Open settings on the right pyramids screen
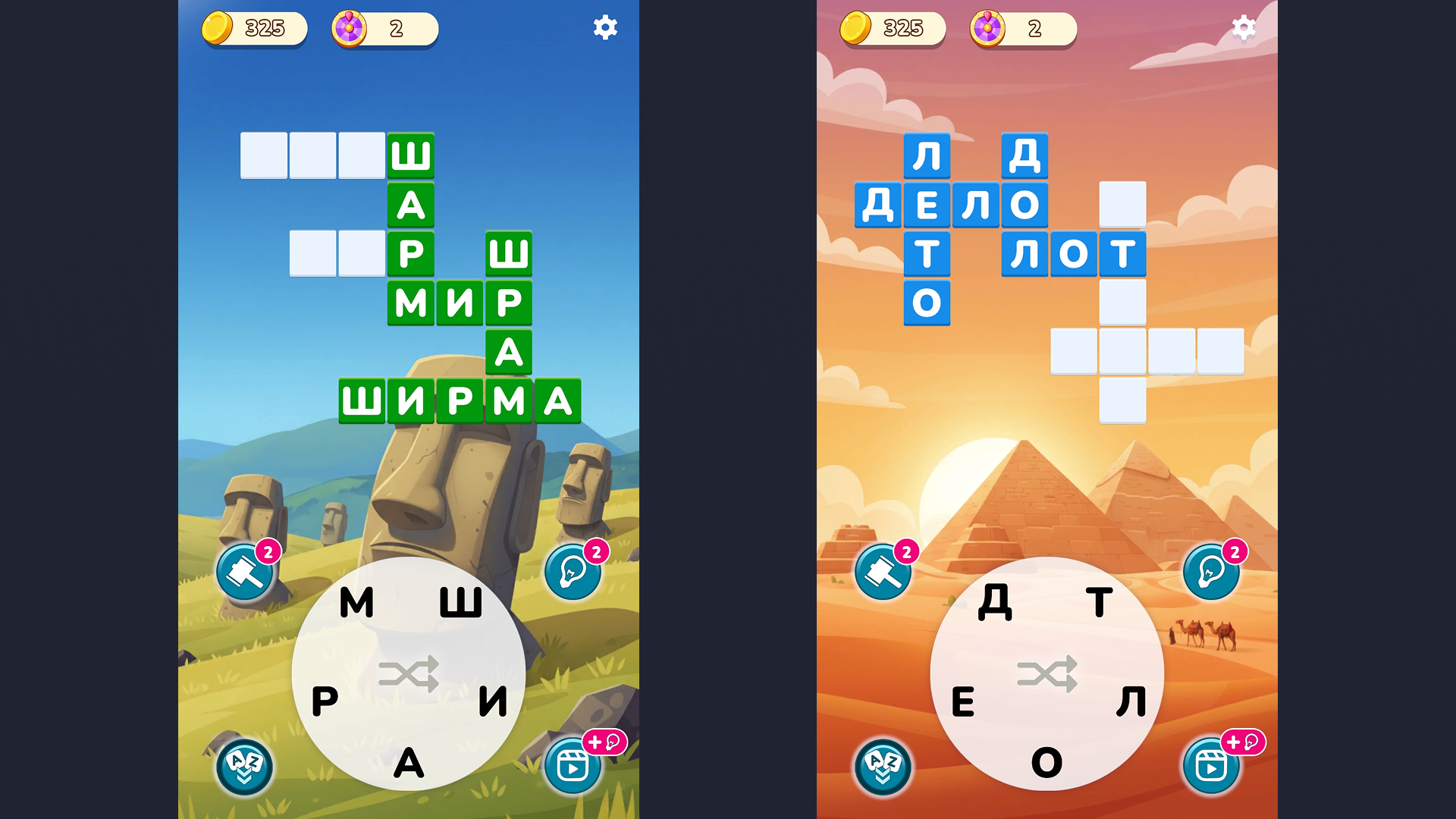1456x819 pixels. 1243,27
